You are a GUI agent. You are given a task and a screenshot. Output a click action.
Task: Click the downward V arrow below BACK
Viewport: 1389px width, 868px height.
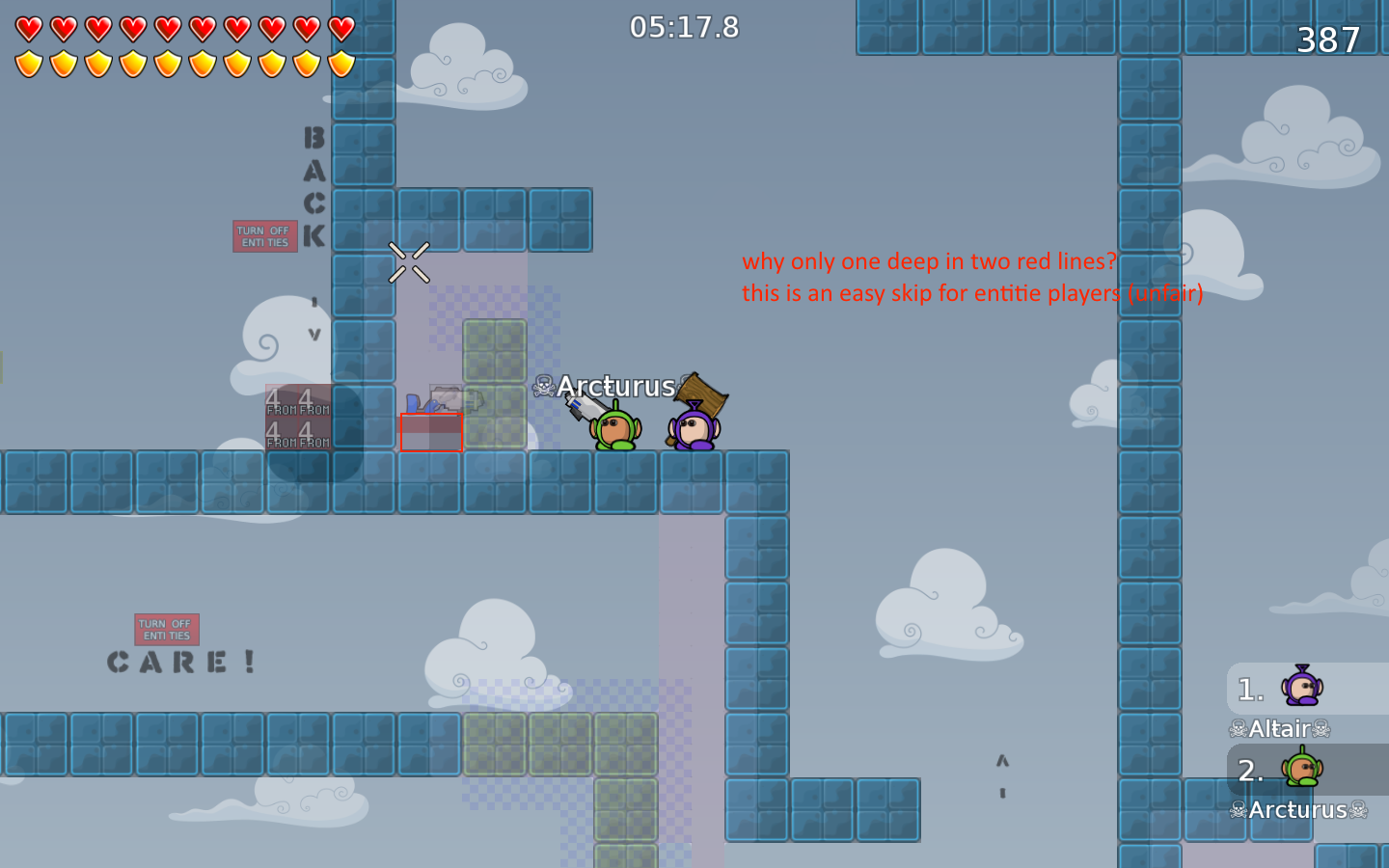point(313,335)
